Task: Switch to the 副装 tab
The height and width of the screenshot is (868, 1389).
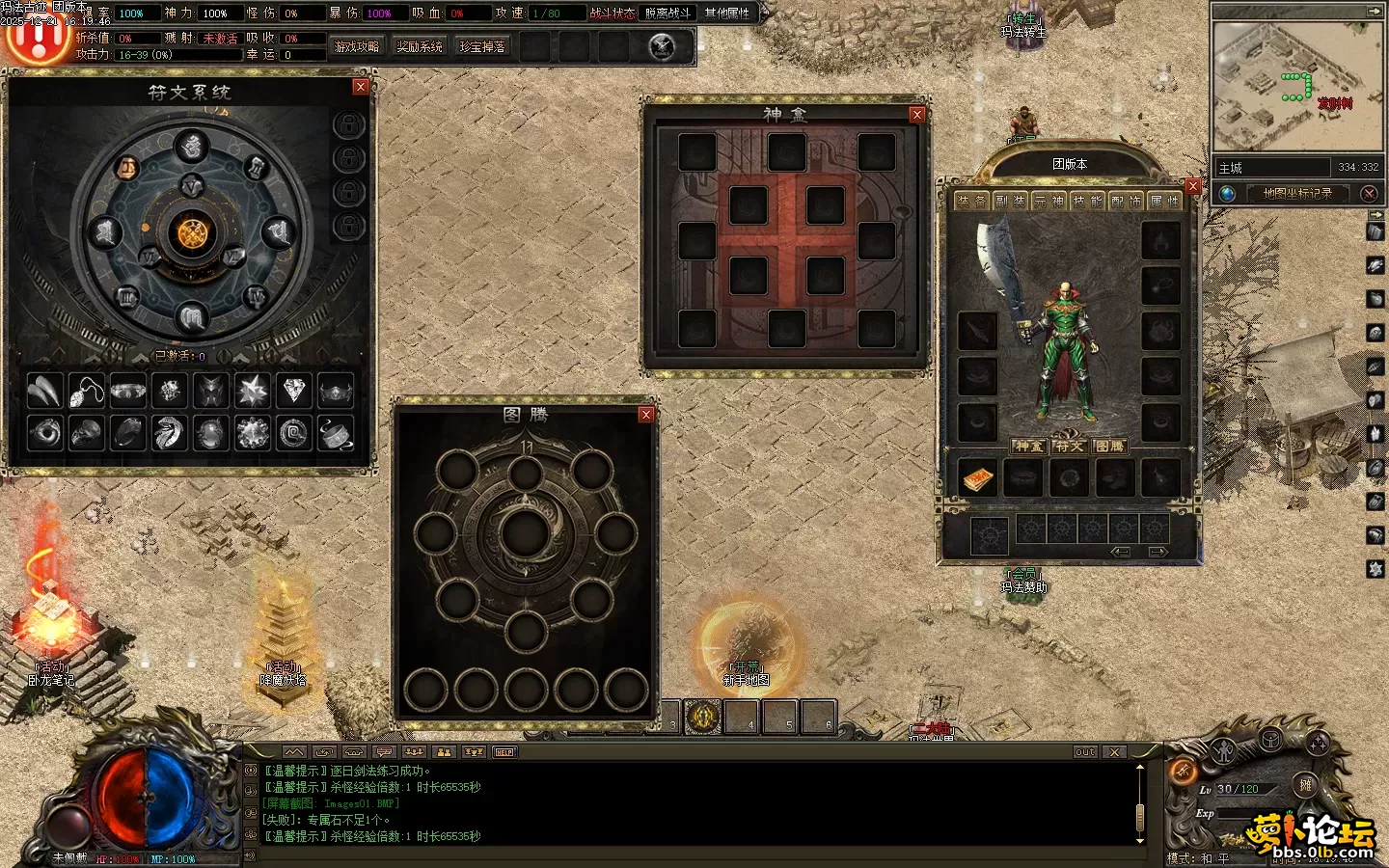Action: [x=1010, y=201]
